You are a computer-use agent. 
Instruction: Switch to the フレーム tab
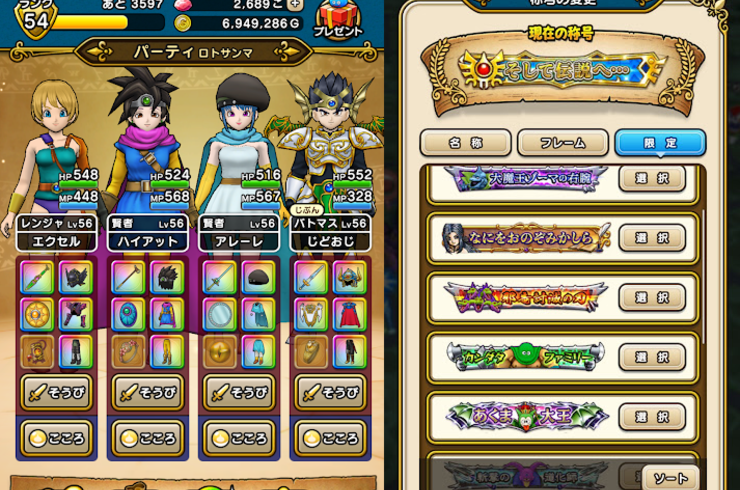(562, 143)
